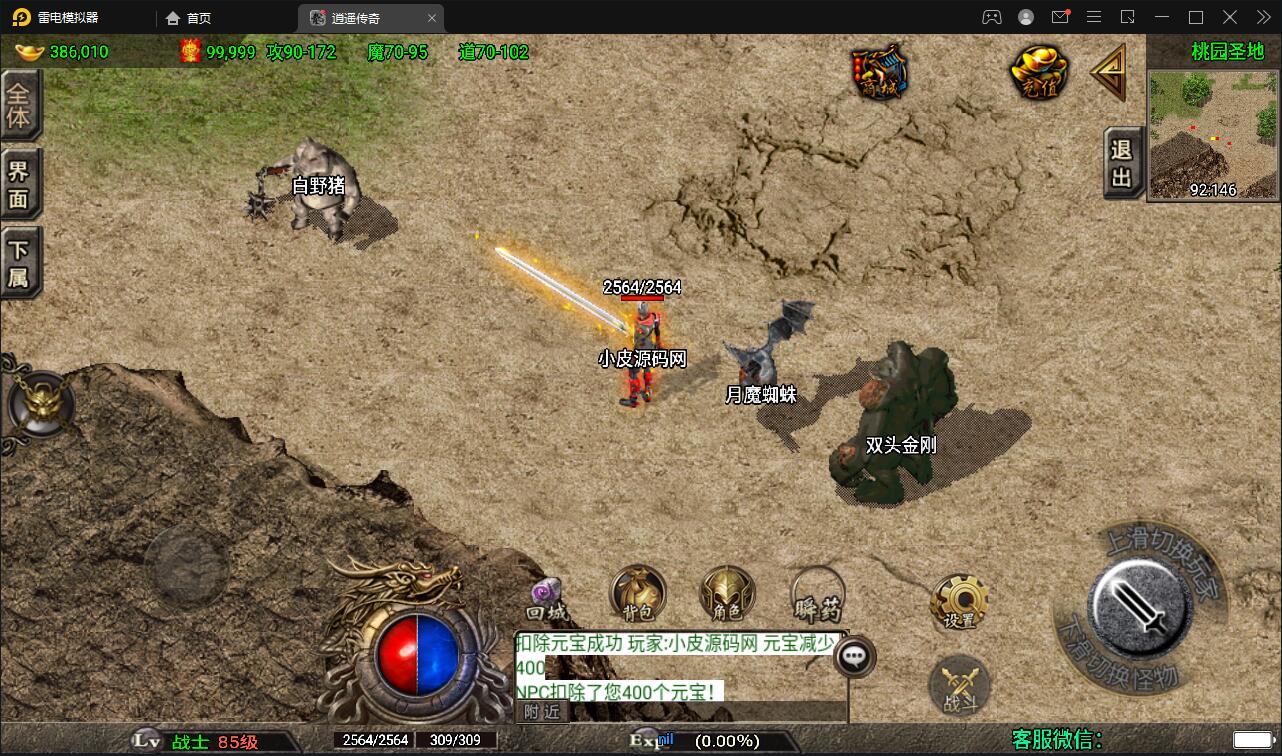The height and width of the screenshot is (756, 1282).
Task: Open the 背包 backpack
Action: coord(638,595)
